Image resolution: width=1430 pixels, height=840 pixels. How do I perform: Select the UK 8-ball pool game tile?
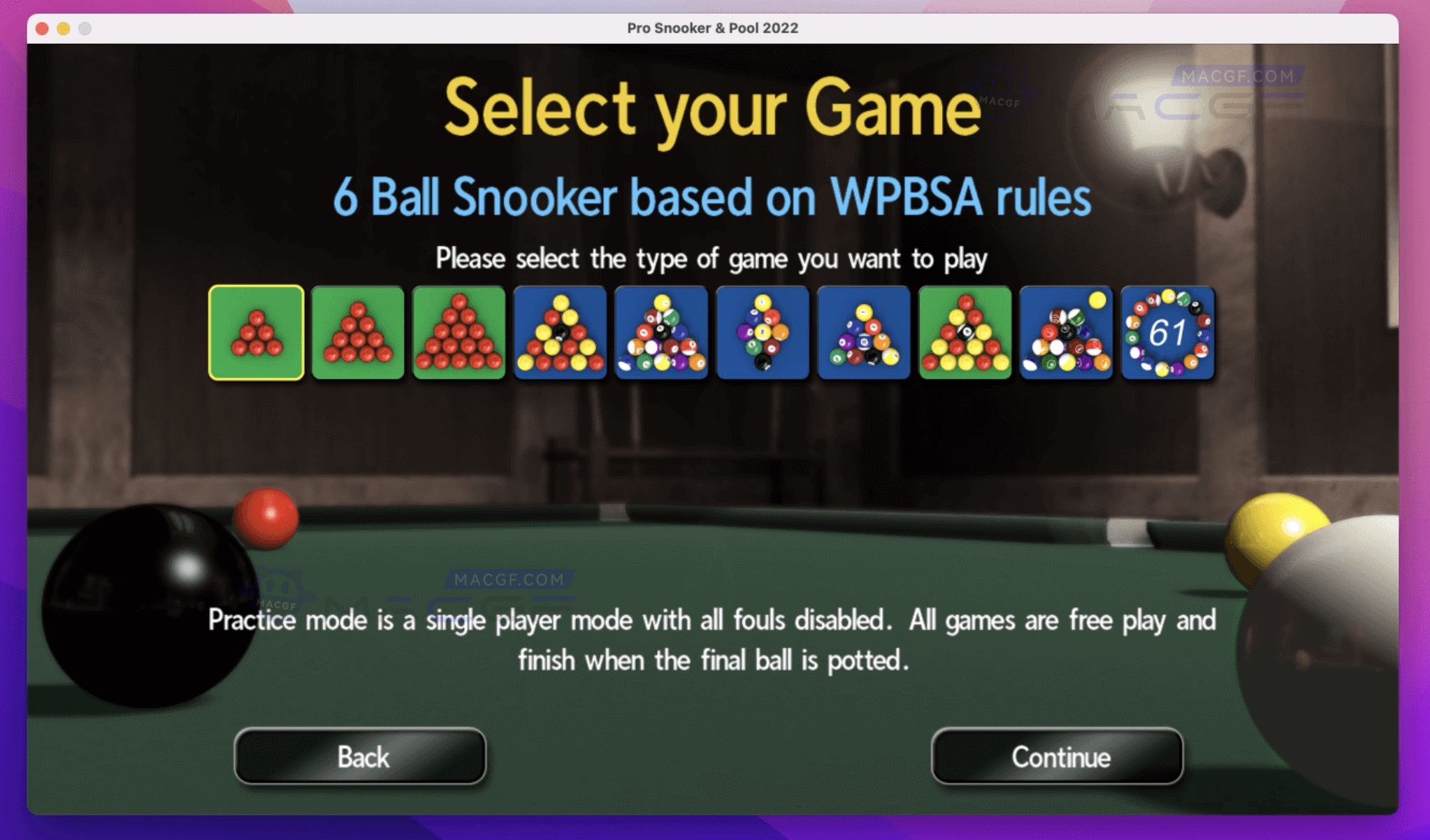pos(559,333)
